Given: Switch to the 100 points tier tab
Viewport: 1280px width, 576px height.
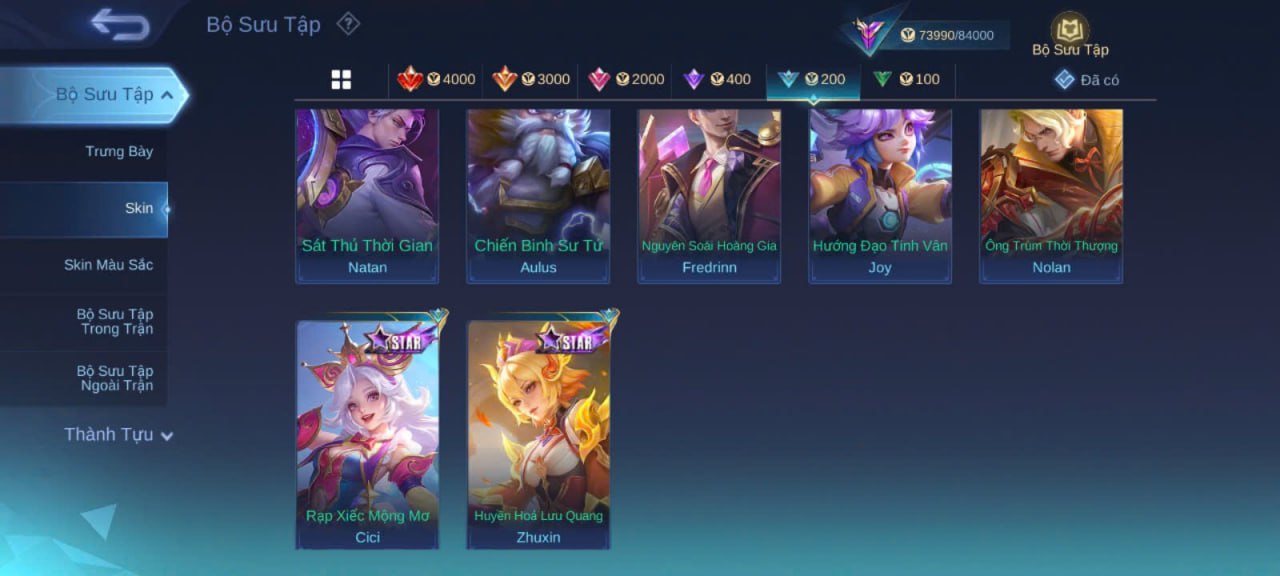Looking at the screenshot, I should (906, 80).
